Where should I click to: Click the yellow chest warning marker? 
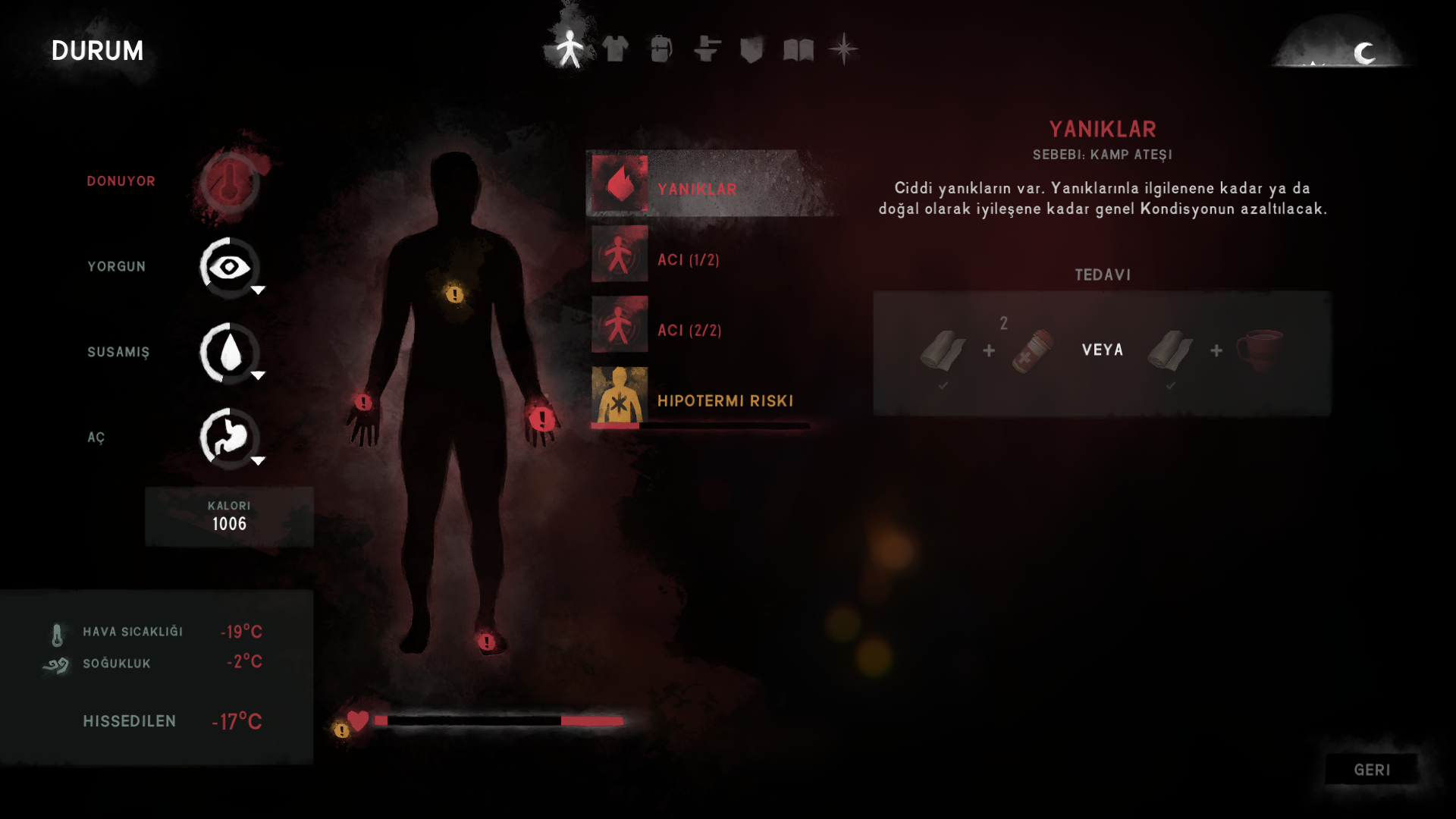455,294
